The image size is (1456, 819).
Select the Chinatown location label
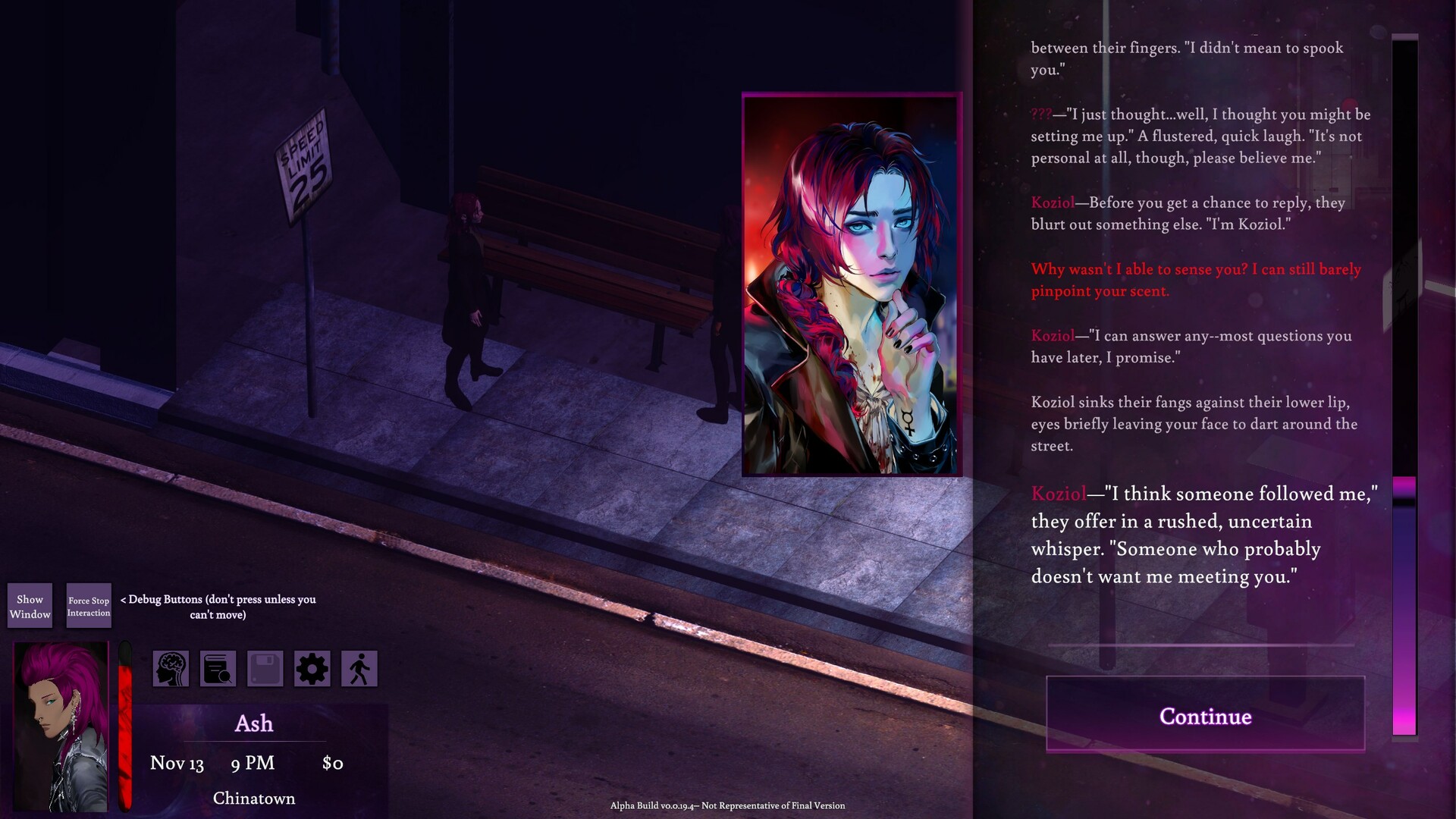253,798
